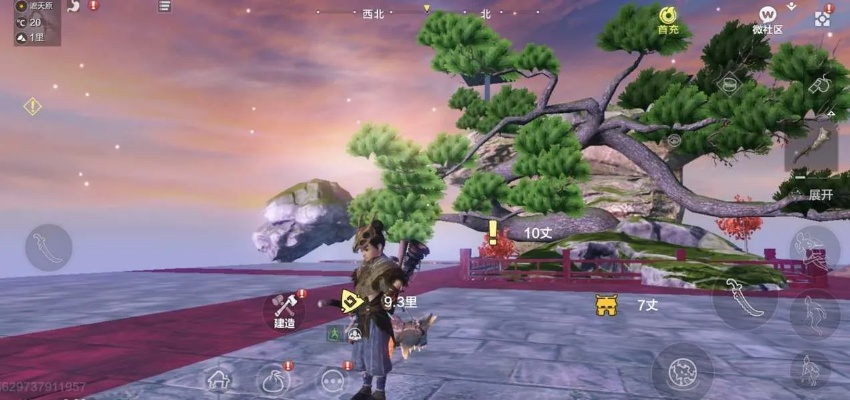Viewport: 850px width, 400px height.
Task: Open the top-left weather and location panel
Action: click(x=36, y=22)
